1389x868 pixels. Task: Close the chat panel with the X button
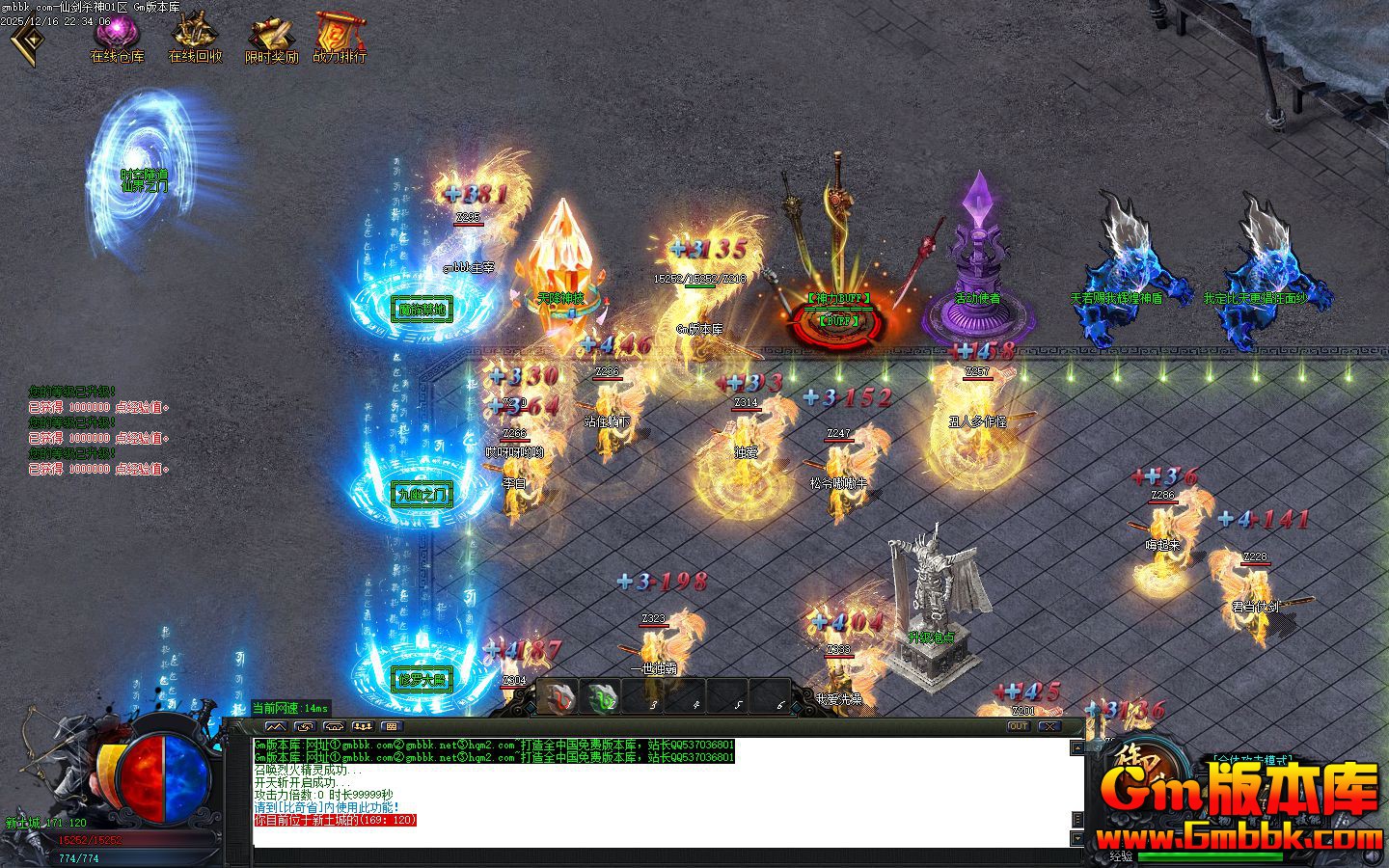pyautogui.click(x=1049, y=726)
